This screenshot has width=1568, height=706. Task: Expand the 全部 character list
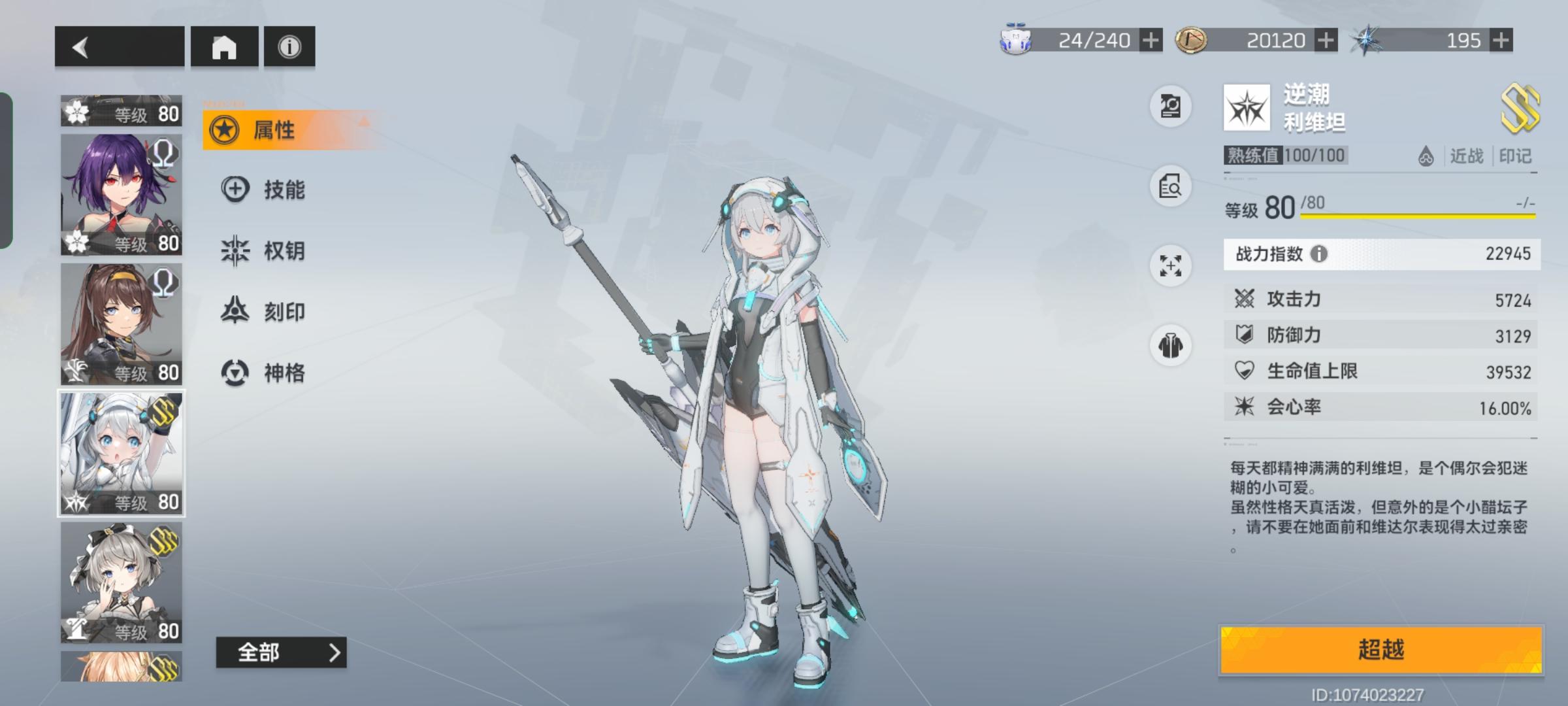(281, 652)
